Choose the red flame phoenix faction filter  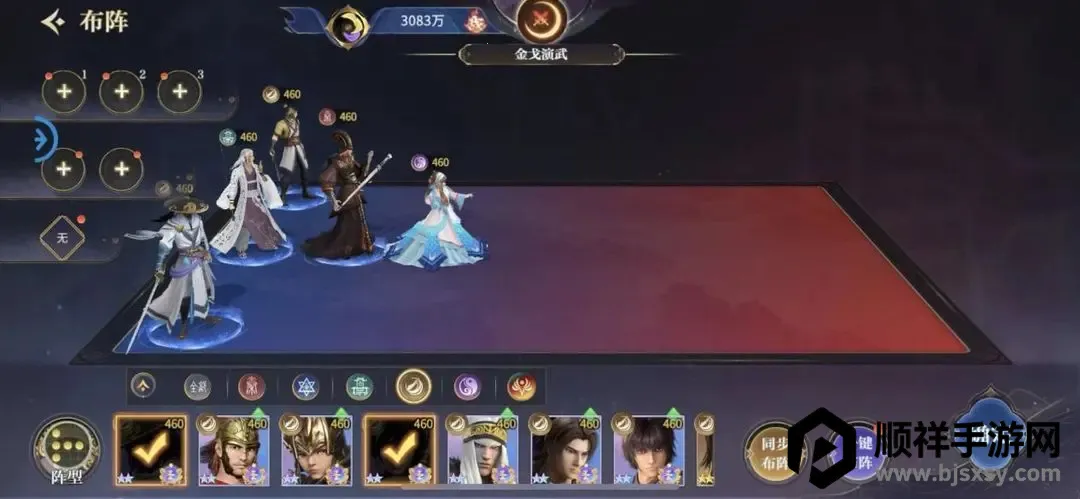point(521,386)
